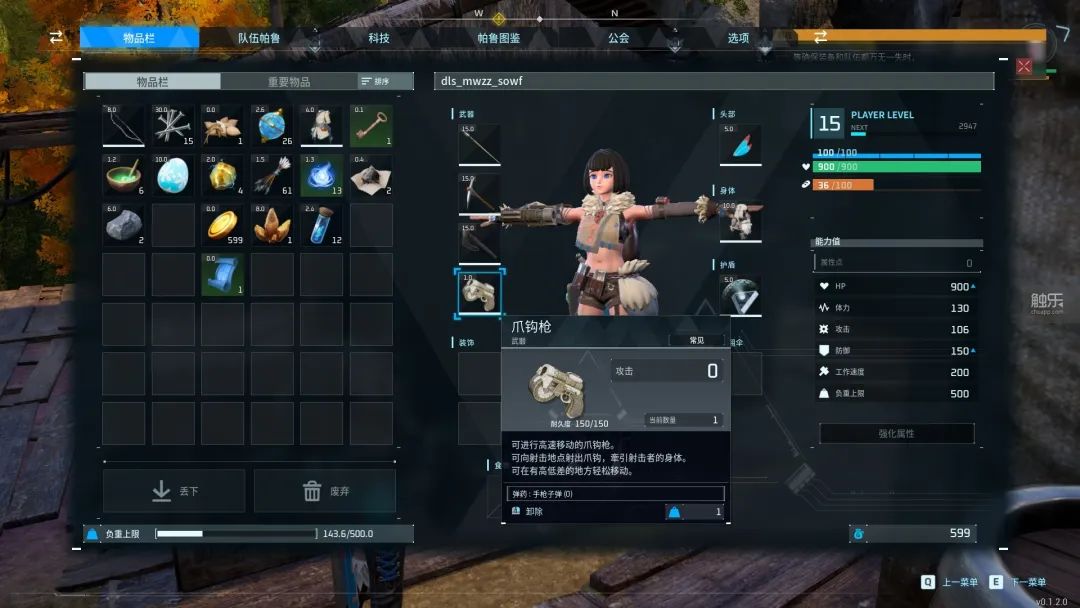This screenshot has height=608, width=1080.
Task: Choose the pale blue egg slot
Action: (173, 176)
